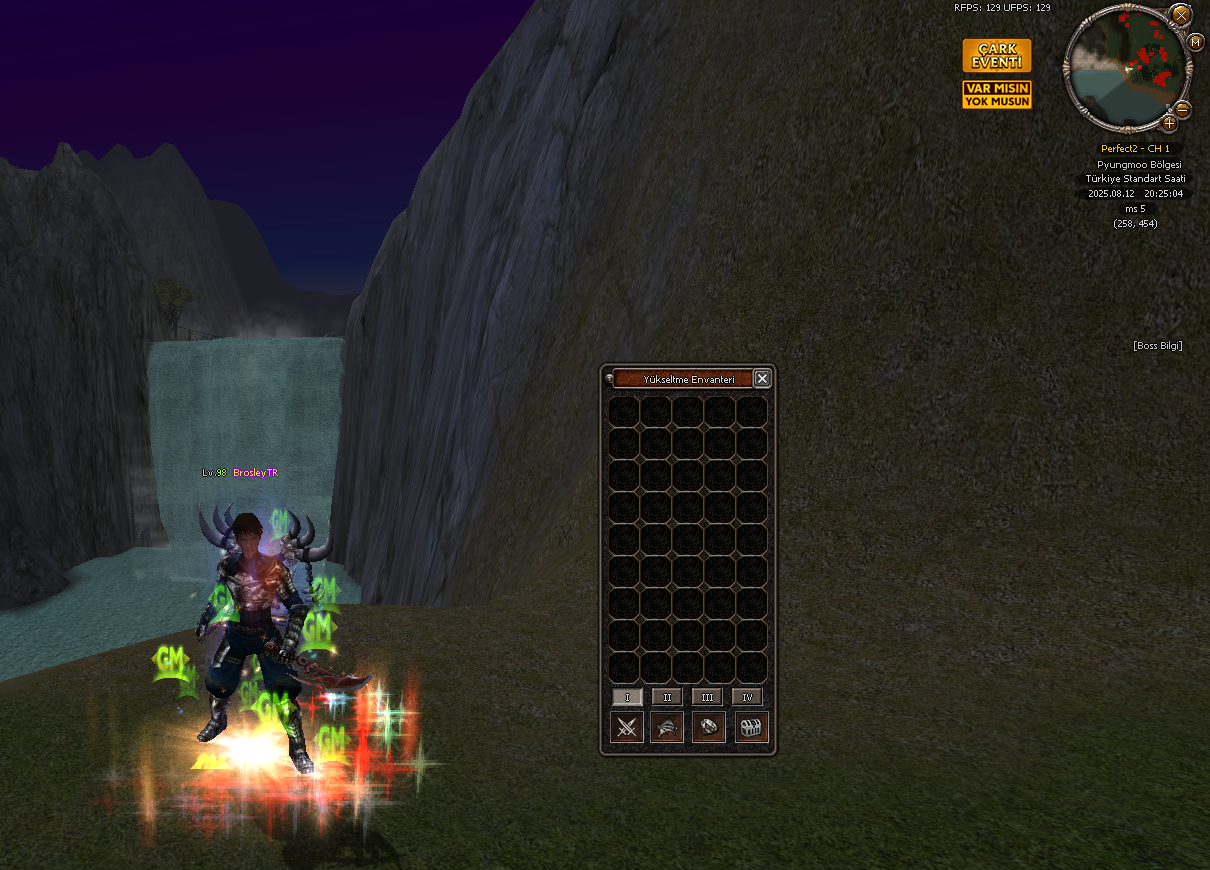The width and height of the screenshot is (1210, 870).
Task: Open the Boss Bilgi info link
Action: (x=1158, y=346)
